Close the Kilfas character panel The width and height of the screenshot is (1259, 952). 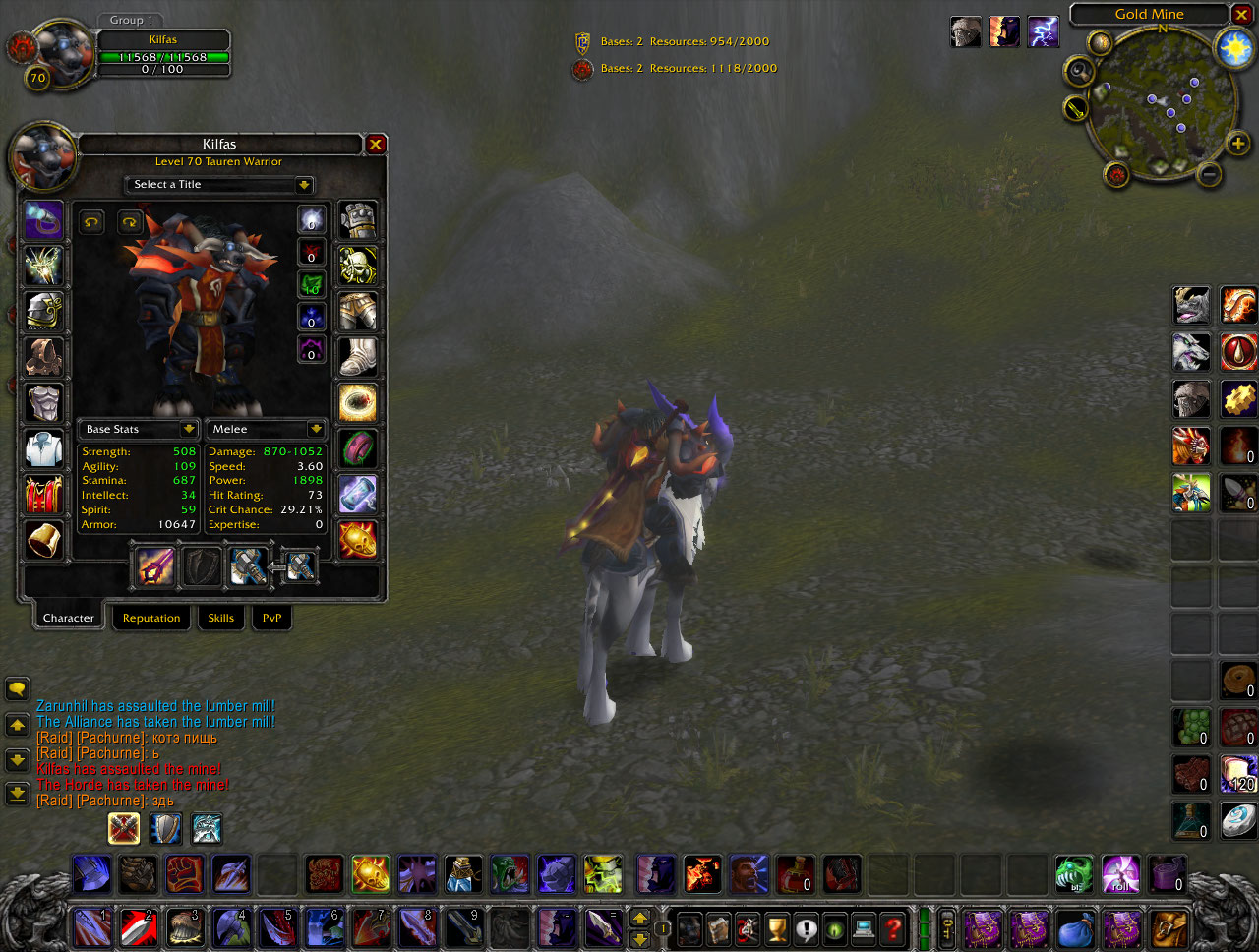pyautogui.click(x=375, y=145)
